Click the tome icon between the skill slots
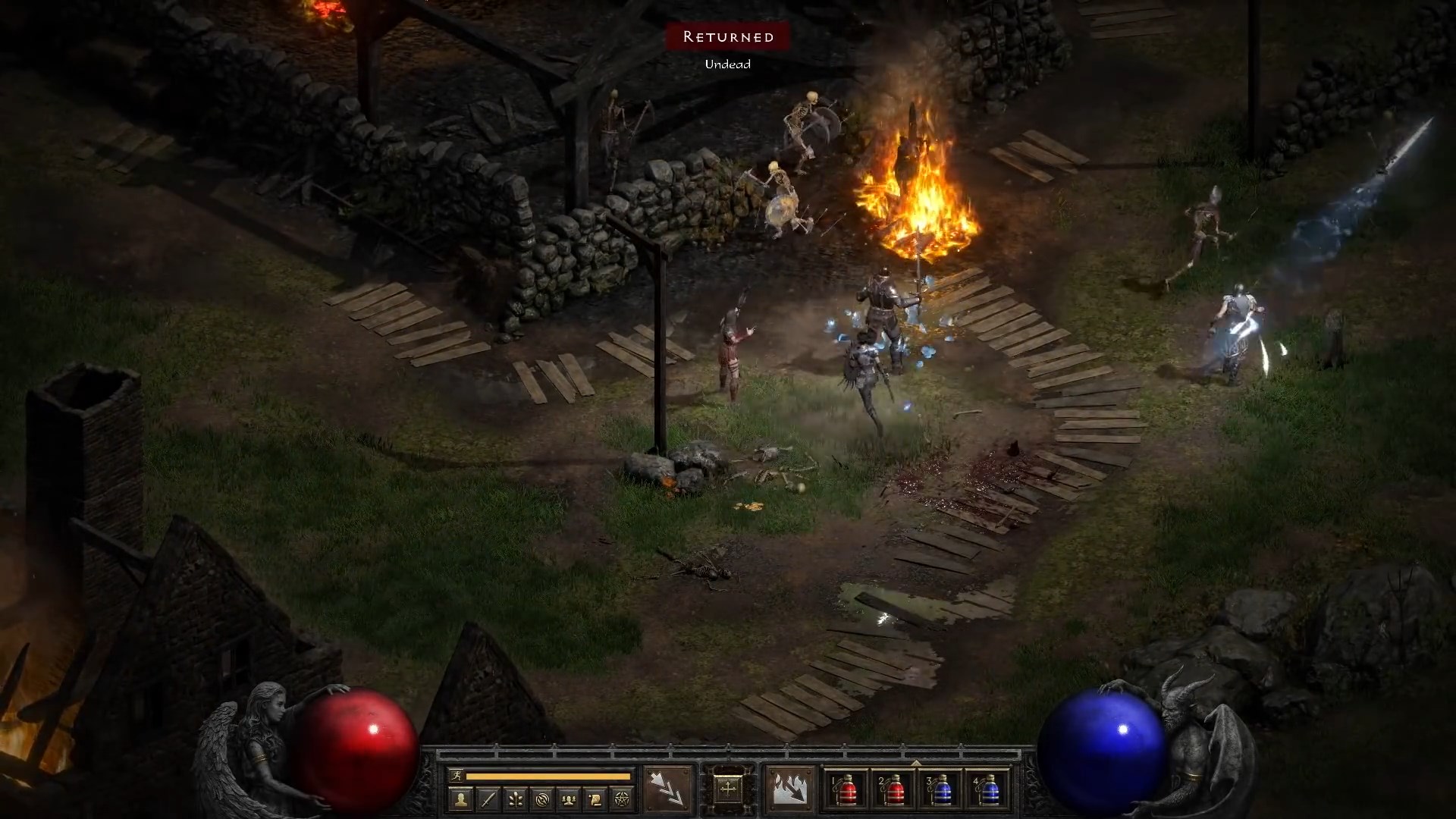The width and height of the screenshot is (1456, 819). click(x=730, y=789)
